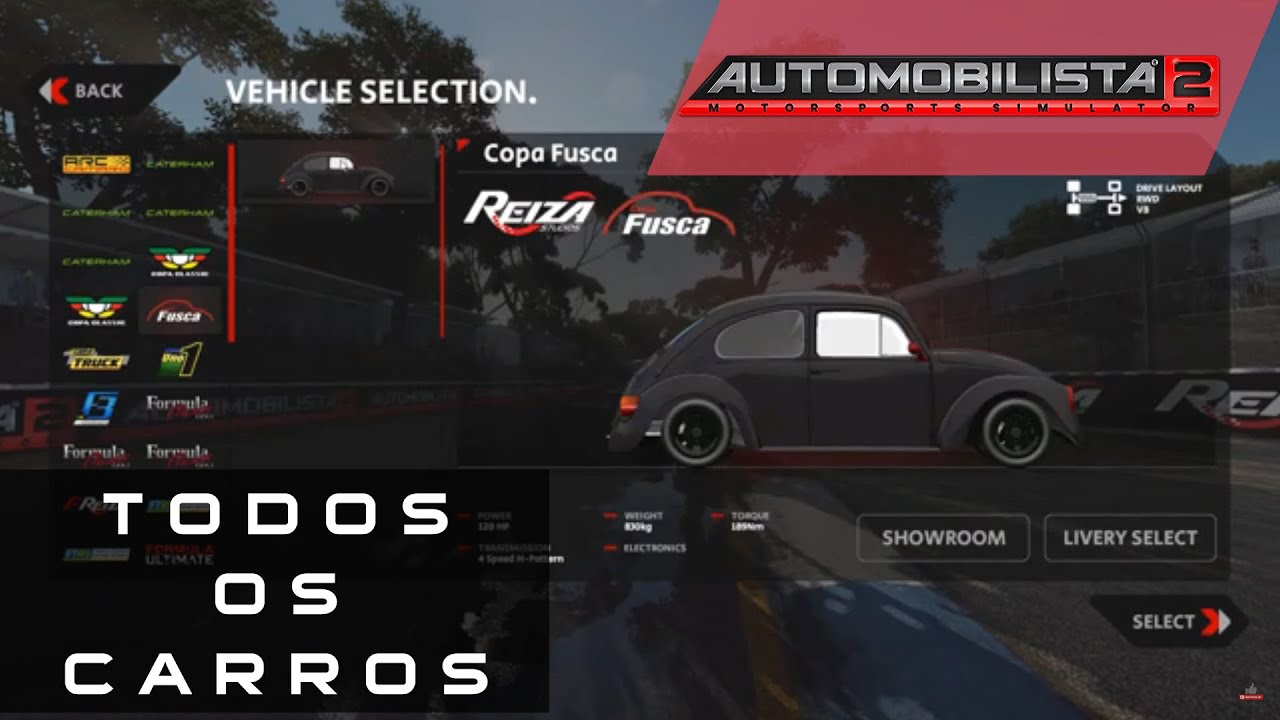Select the Uno 1 class logo
This screenshot has height=720, width=1280.
click(x=181, y=359)
